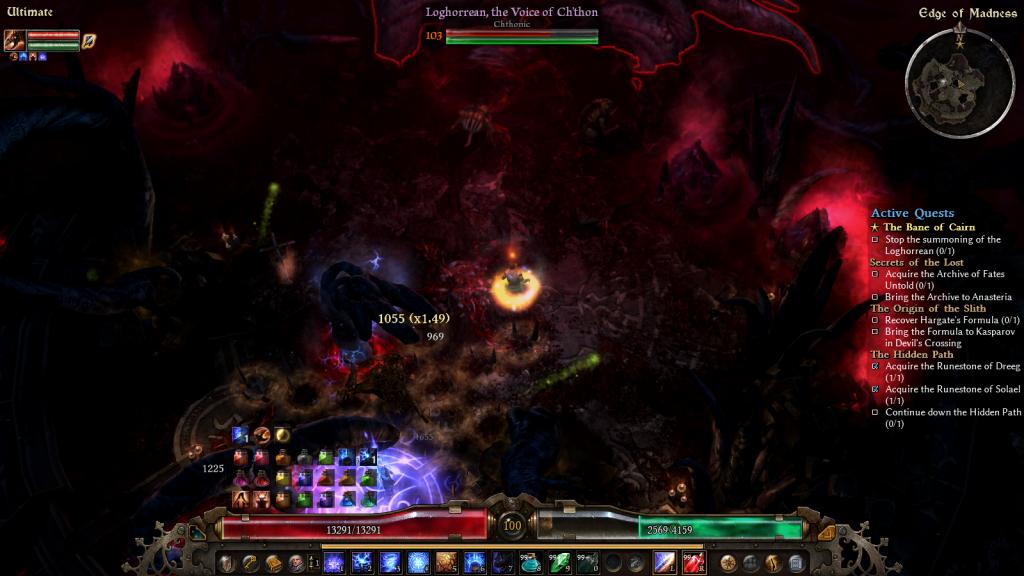Click the grey scroll icon at bar's end
Screen dimensions: 1024x576
coord(797,563)
